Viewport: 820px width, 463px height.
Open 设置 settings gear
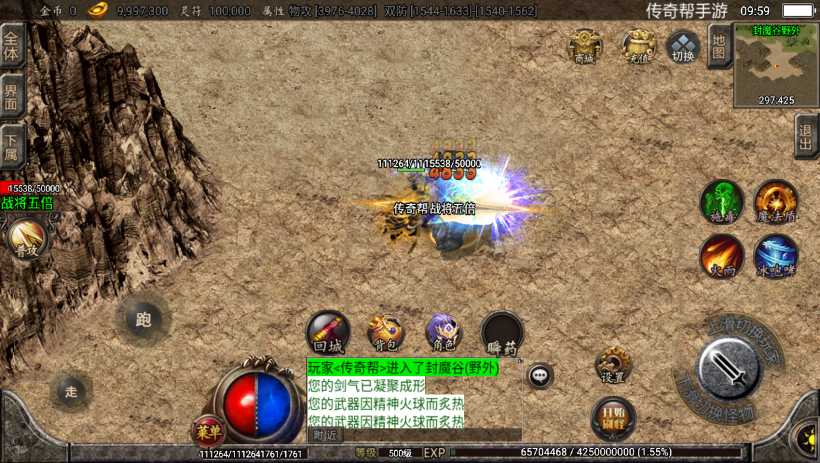(613, 365)
